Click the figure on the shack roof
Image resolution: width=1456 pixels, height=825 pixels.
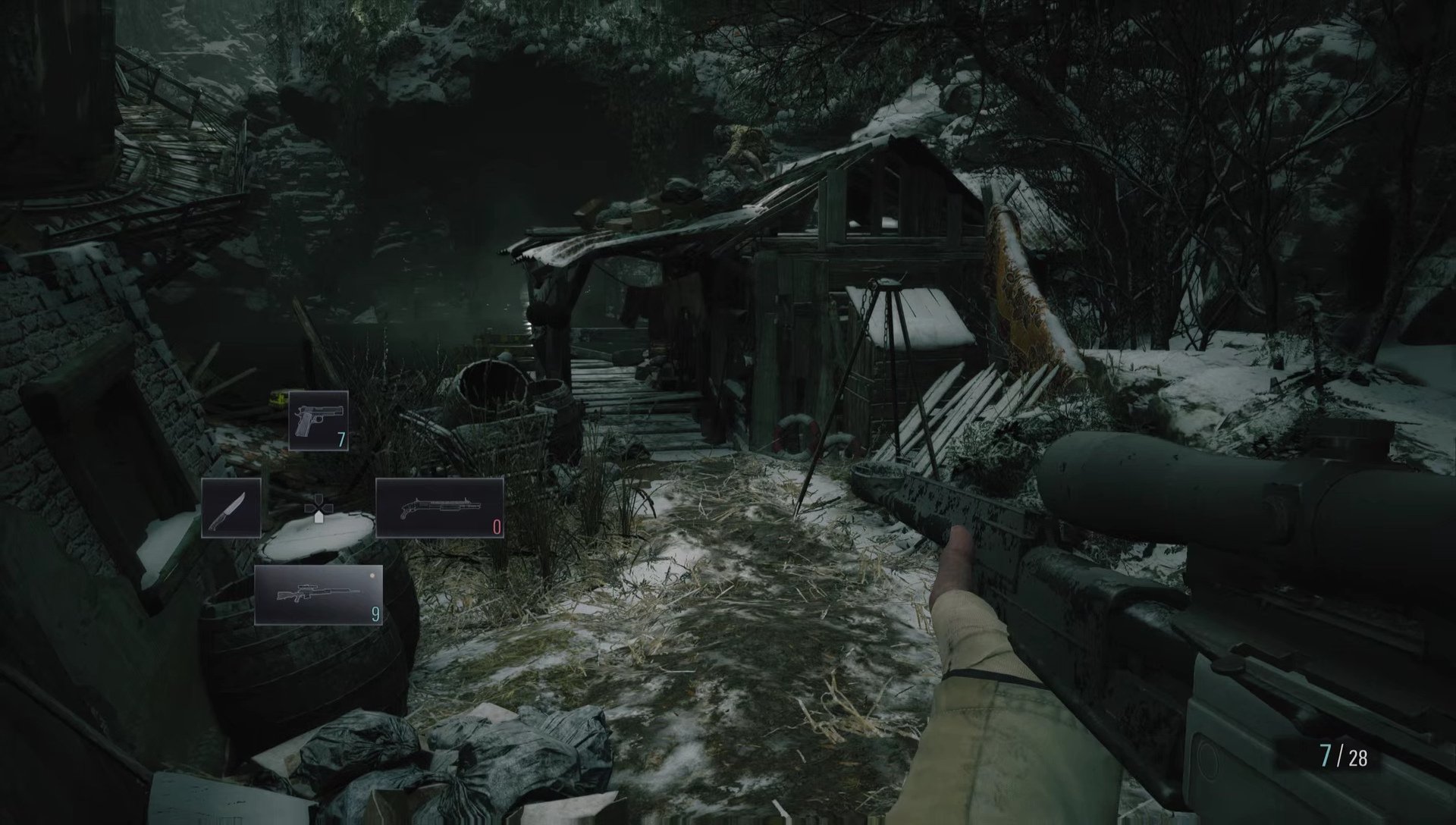pos(747,148)
